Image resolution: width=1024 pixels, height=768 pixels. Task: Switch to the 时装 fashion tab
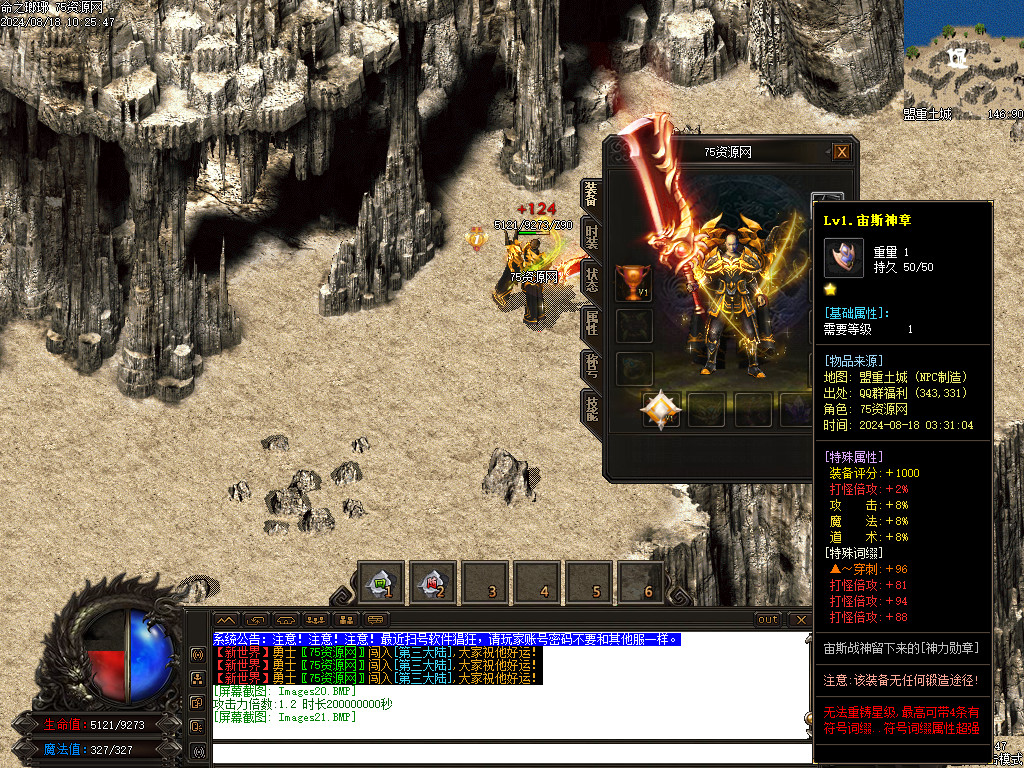coord(591,237)
